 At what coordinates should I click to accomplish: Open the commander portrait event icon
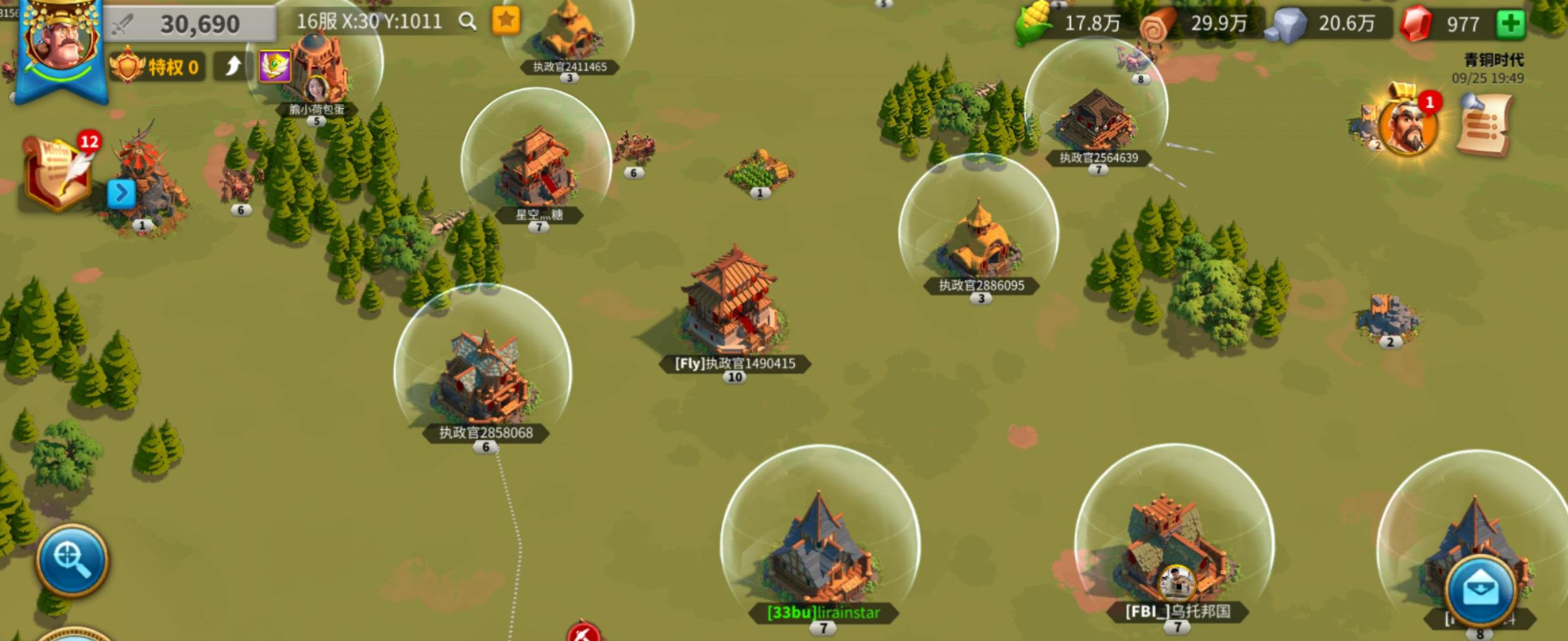pos(1406,125)
